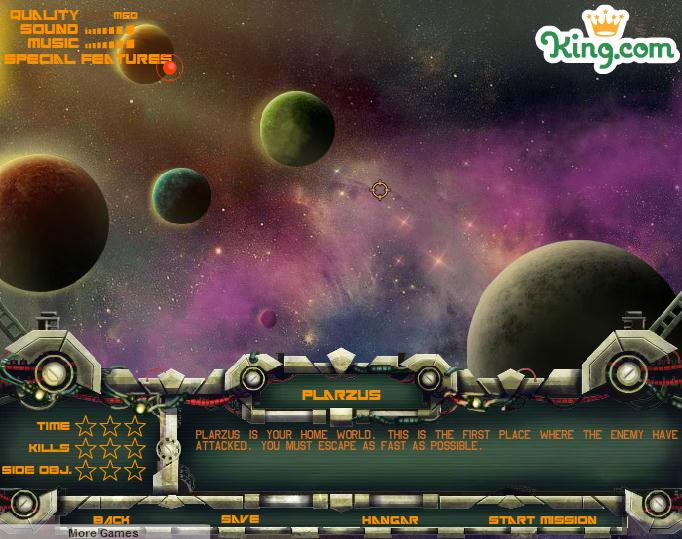Visit the King.com logo link

(606, 40)
